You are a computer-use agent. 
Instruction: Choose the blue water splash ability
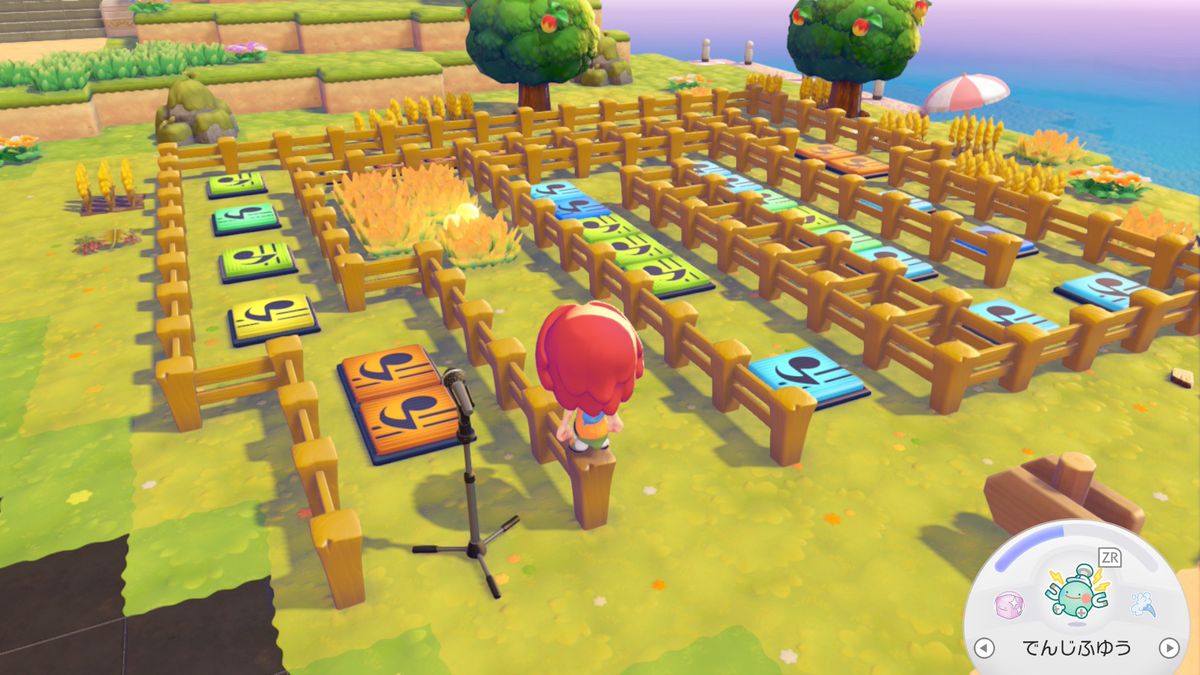point(1142,604)
